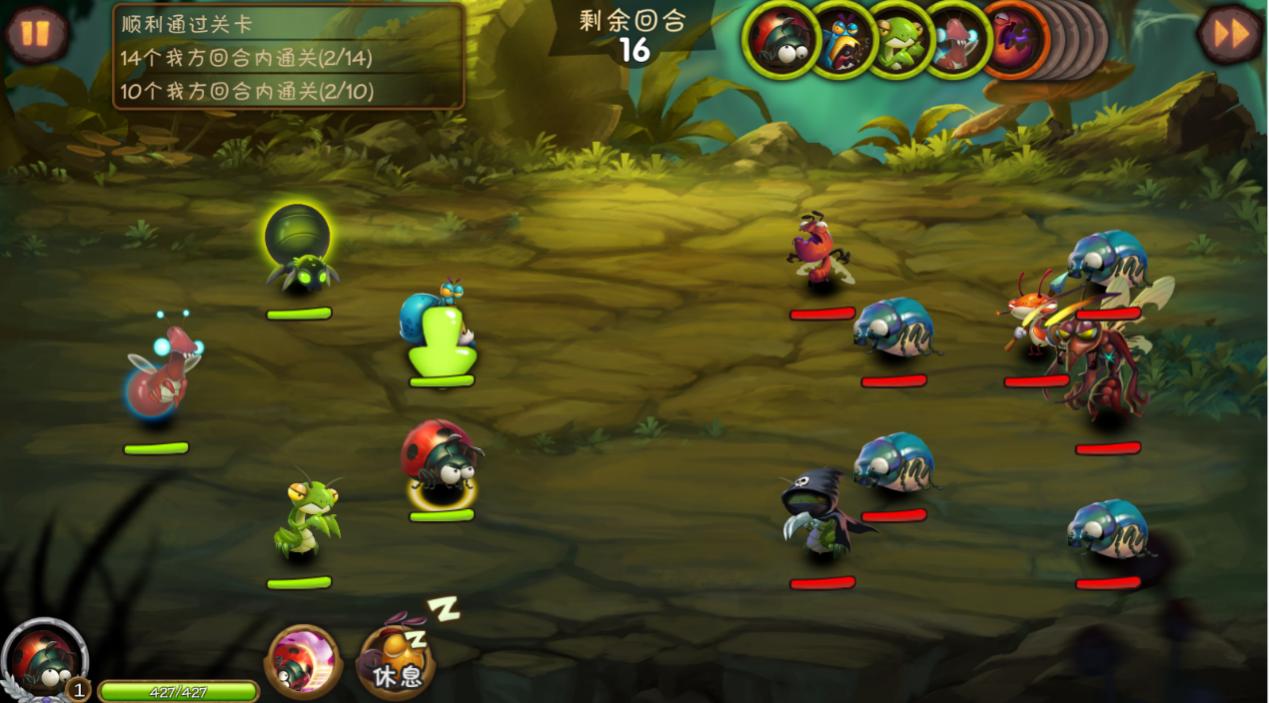The height and width of the screenshot is (703, 1269).
Task: Pause the battle
Action: [36, 33]
